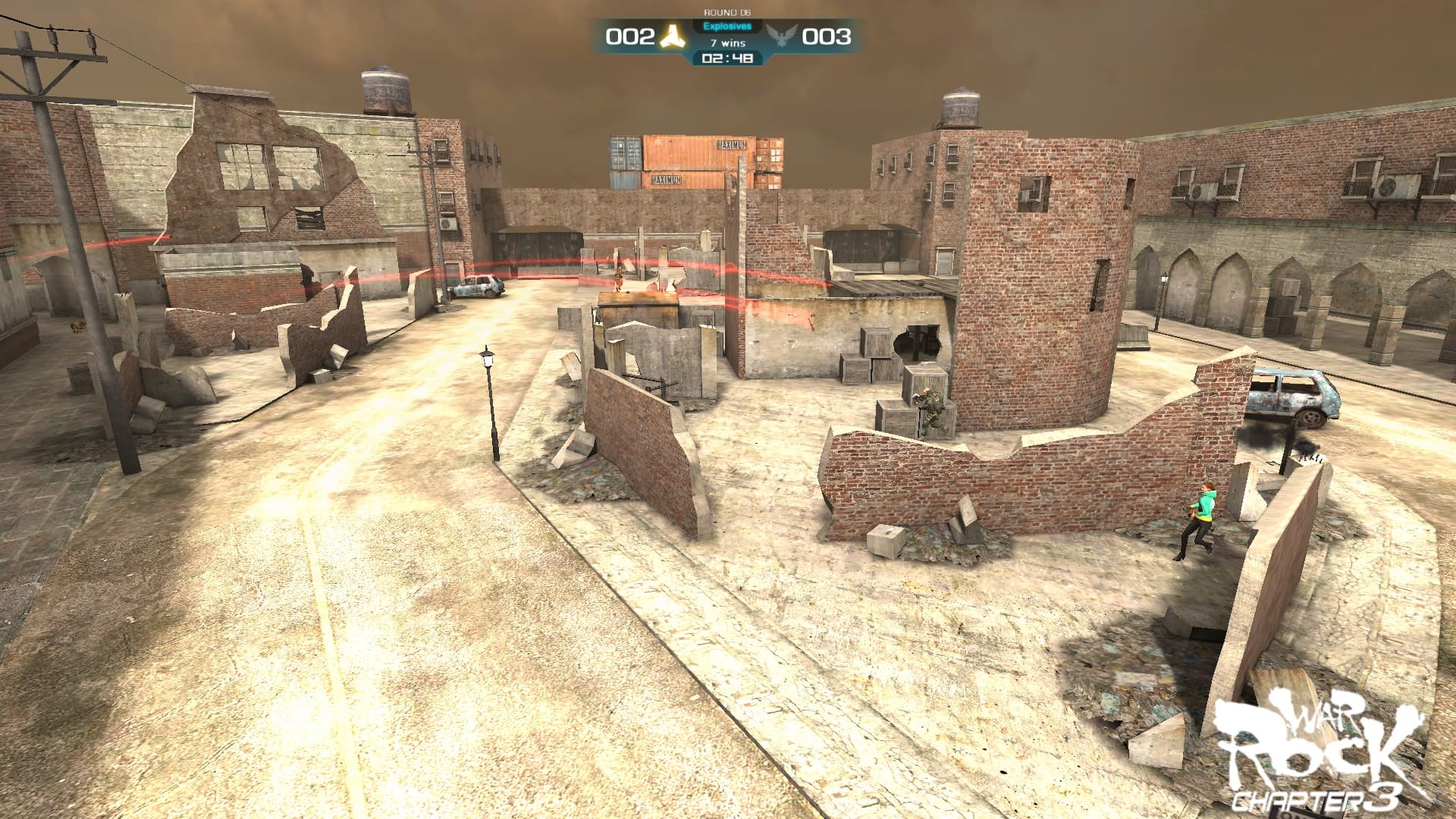Select the gold Derbaran faction emblem
Screen dimensions: 1456x819
pyautogui.click(x=674, y=35)
